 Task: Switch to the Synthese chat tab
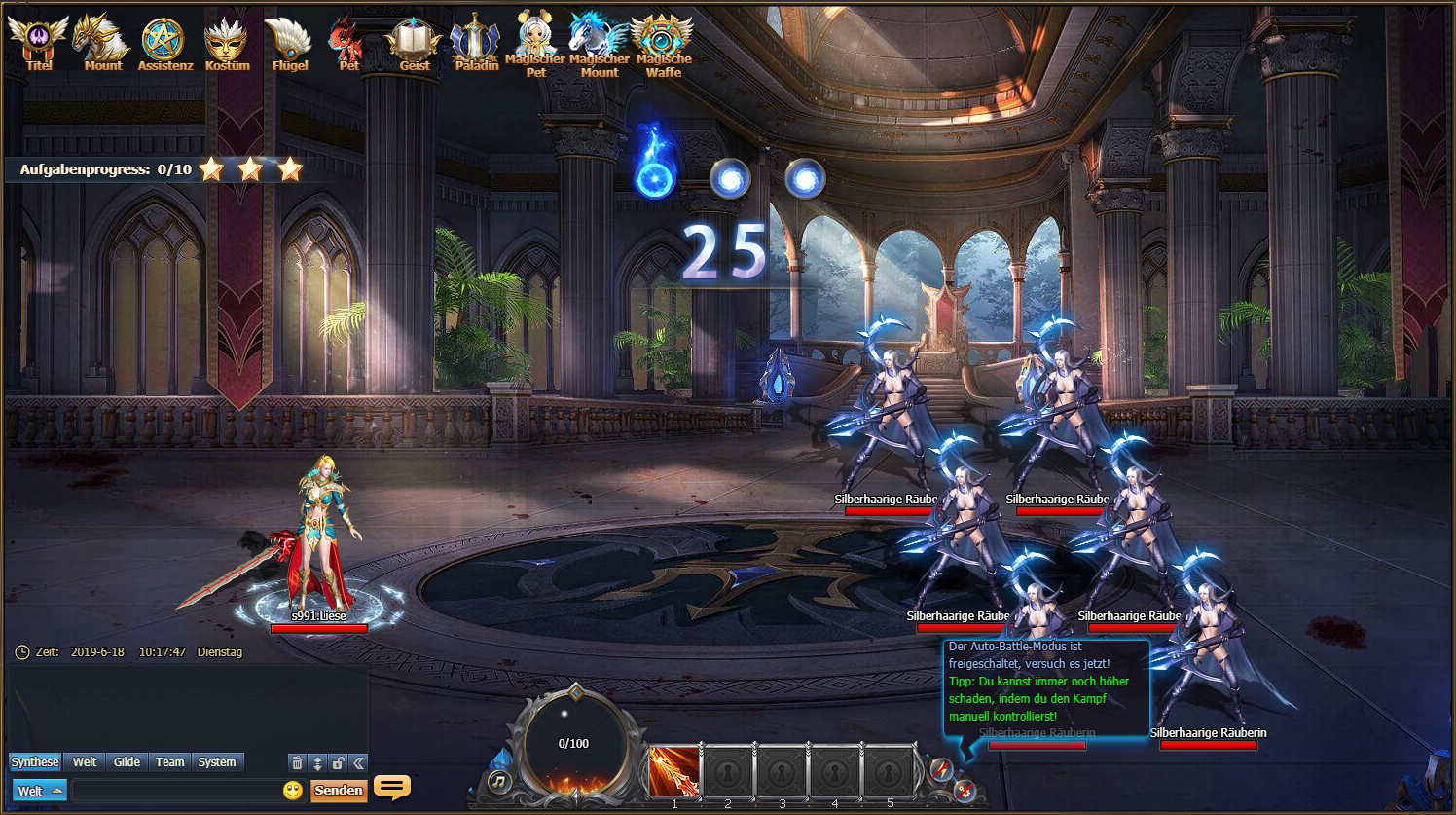(35, 762)
